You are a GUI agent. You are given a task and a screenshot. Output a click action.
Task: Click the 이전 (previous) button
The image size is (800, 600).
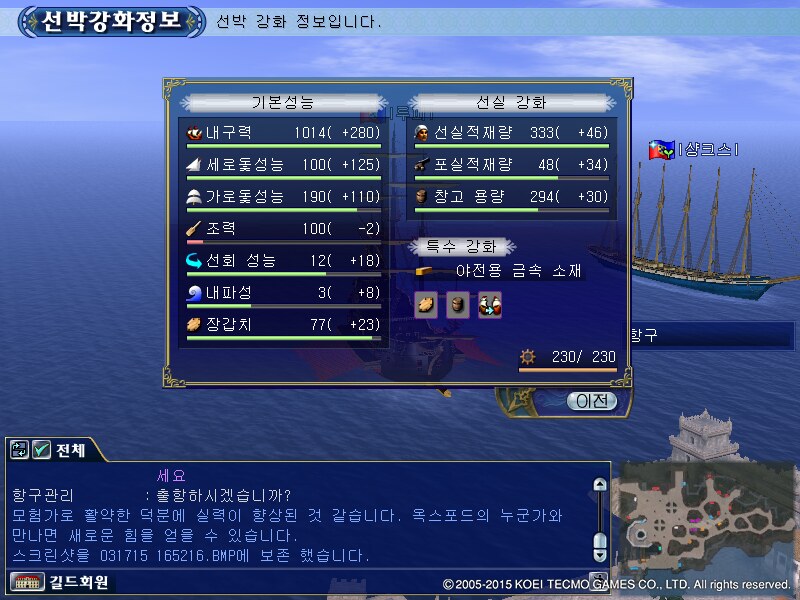click(591, 401)
